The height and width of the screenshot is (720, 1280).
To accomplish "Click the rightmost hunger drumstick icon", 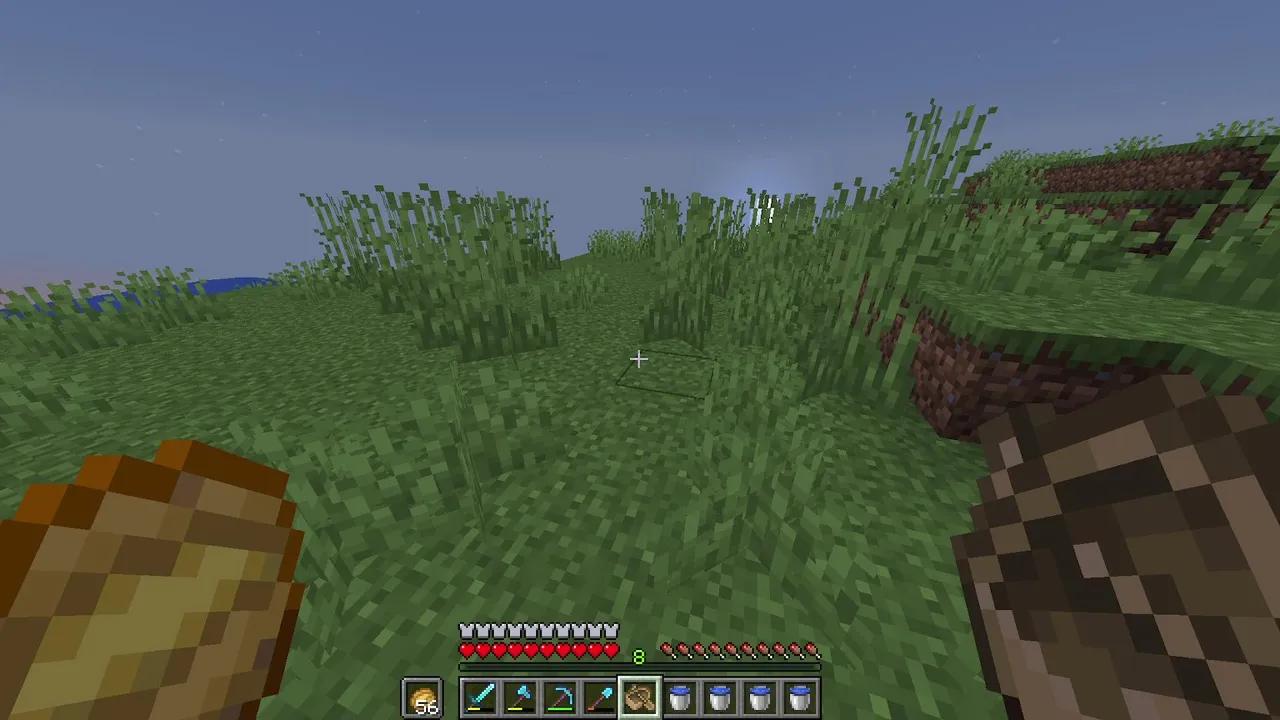I will click(x=812, y=648).
